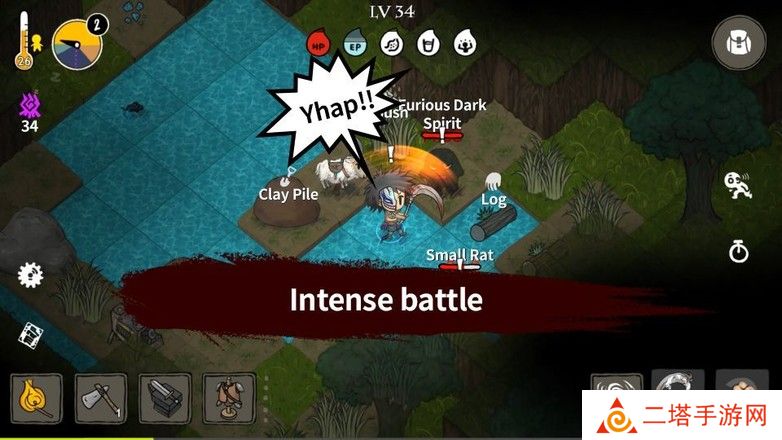Open the backpack inventory

click(738, 43)
